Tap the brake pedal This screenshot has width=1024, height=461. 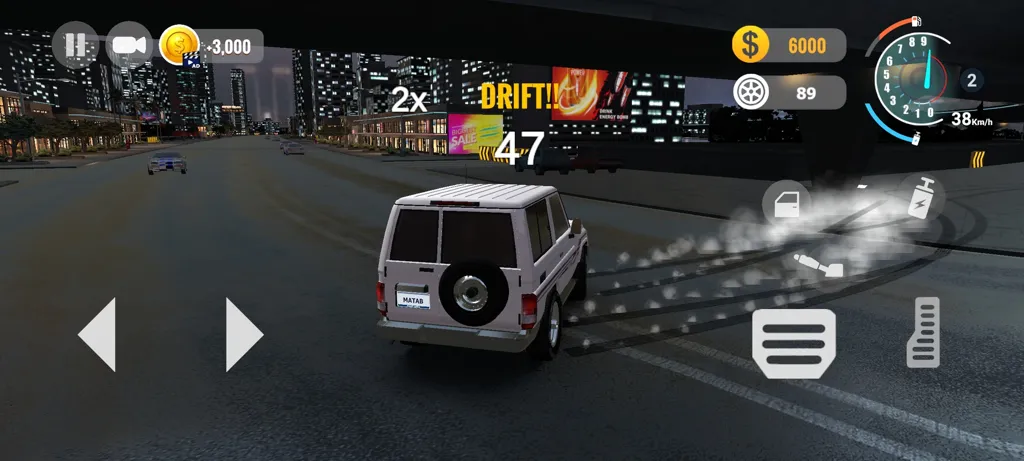[x=794, y=343]
